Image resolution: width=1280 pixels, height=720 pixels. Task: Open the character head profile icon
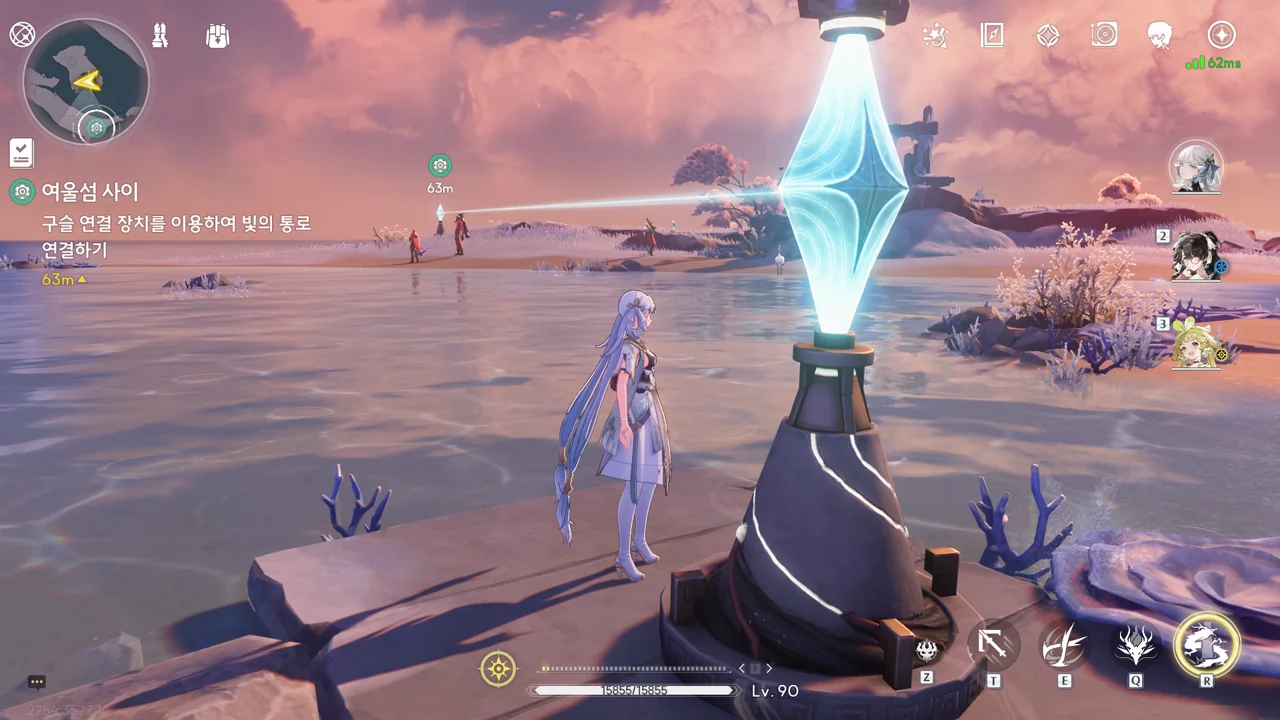1160,36
